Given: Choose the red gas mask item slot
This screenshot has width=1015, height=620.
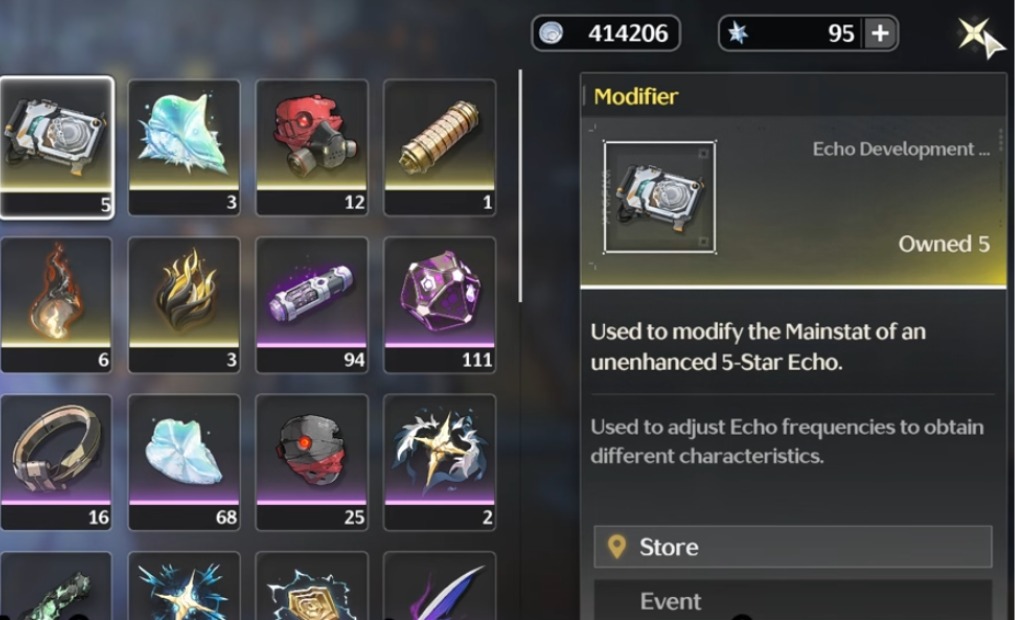Looking at the screenshot, I should point(312,146).
